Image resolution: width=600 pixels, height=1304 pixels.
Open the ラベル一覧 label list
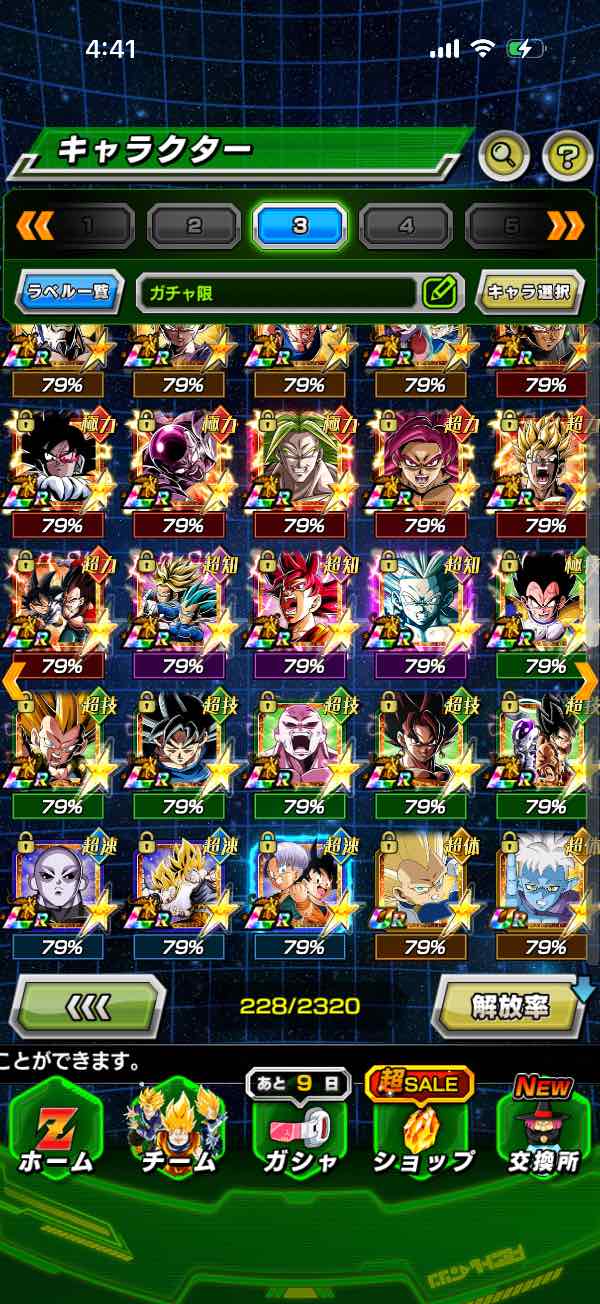pos(70,293)
